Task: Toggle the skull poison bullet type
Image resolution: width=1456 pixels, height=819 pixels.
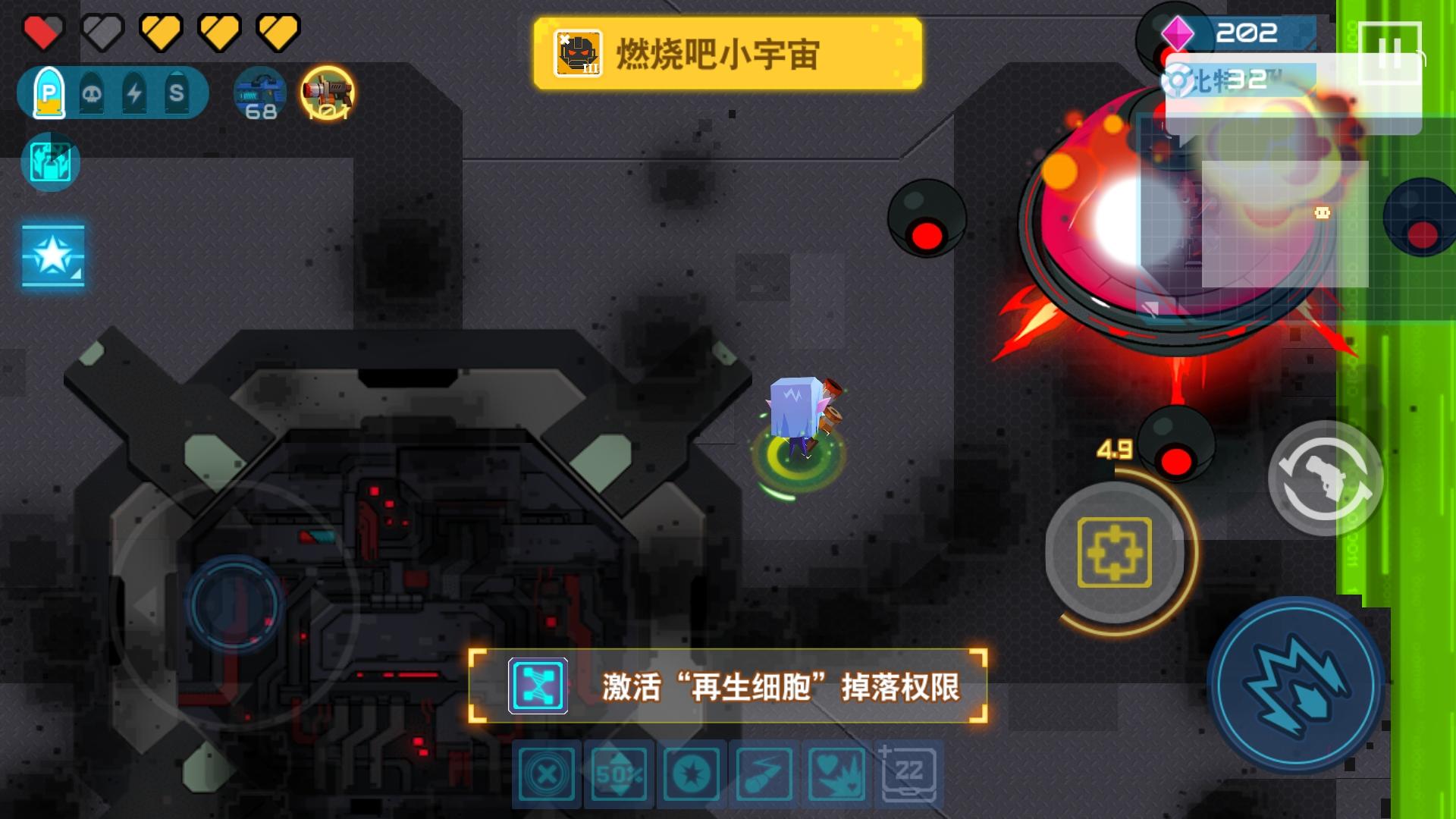Action: pyautogui.click(x=91, y=93)
